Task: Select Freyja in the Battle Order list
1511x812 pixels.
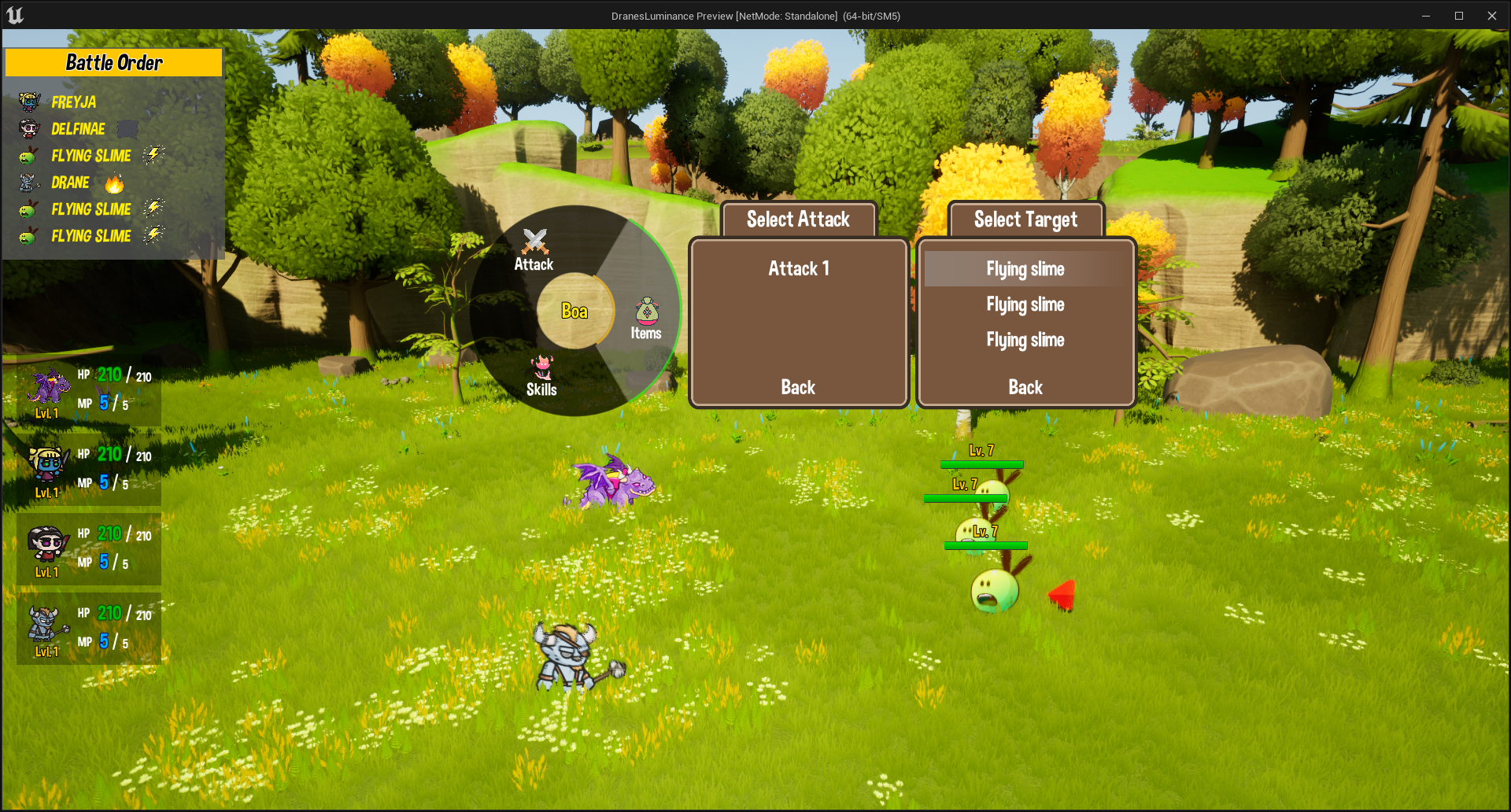Action: tap(74, 102)
